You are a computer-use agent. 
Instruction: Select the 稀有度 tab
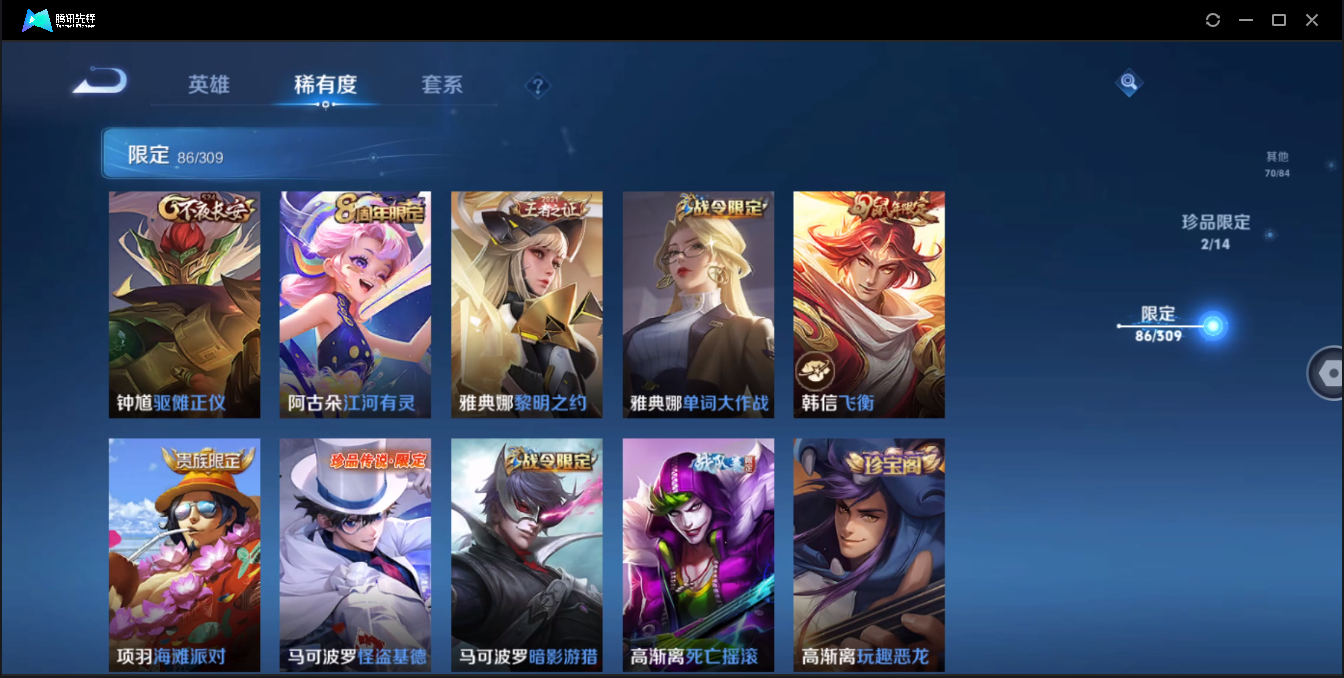[325, 85]
